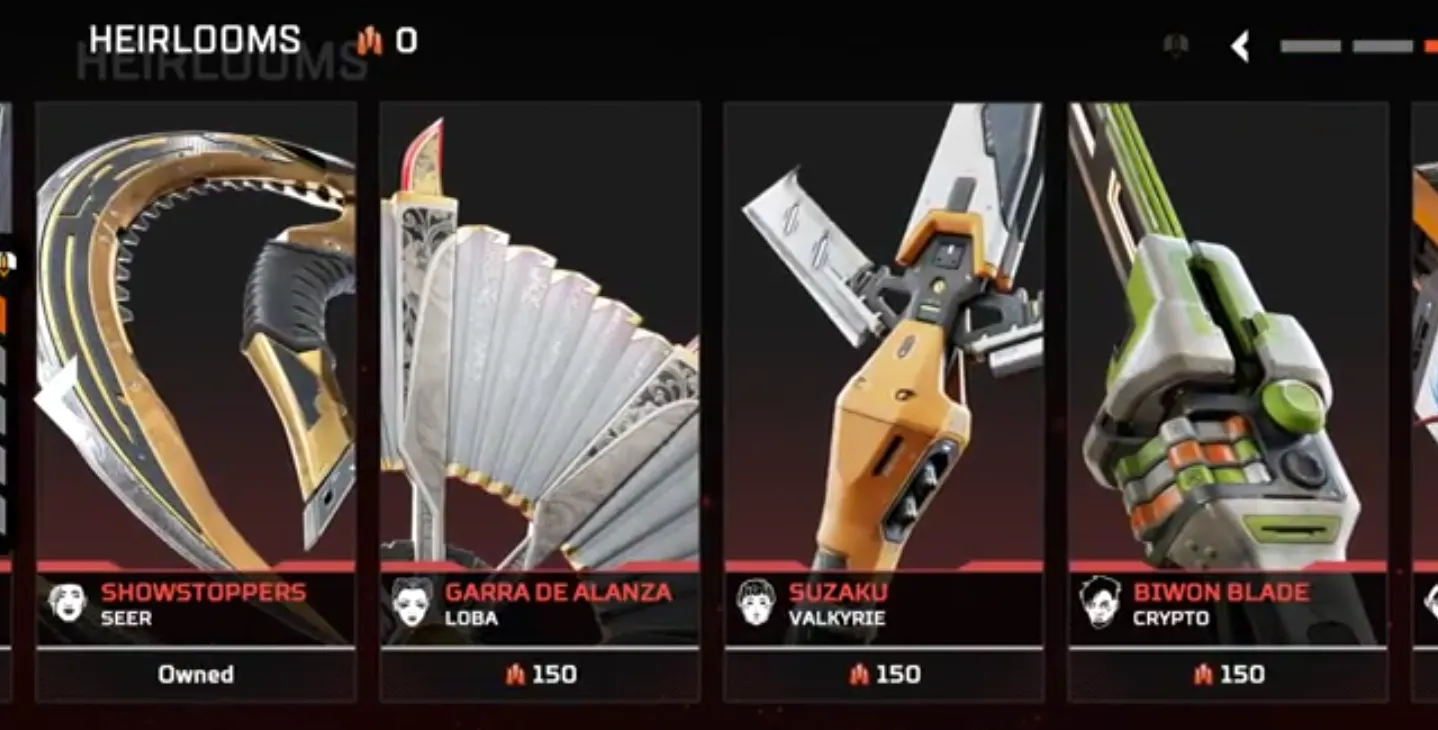Click the orange active page indicator segment
This screenshot has width=1438, height=730.
coord(1429,45)
